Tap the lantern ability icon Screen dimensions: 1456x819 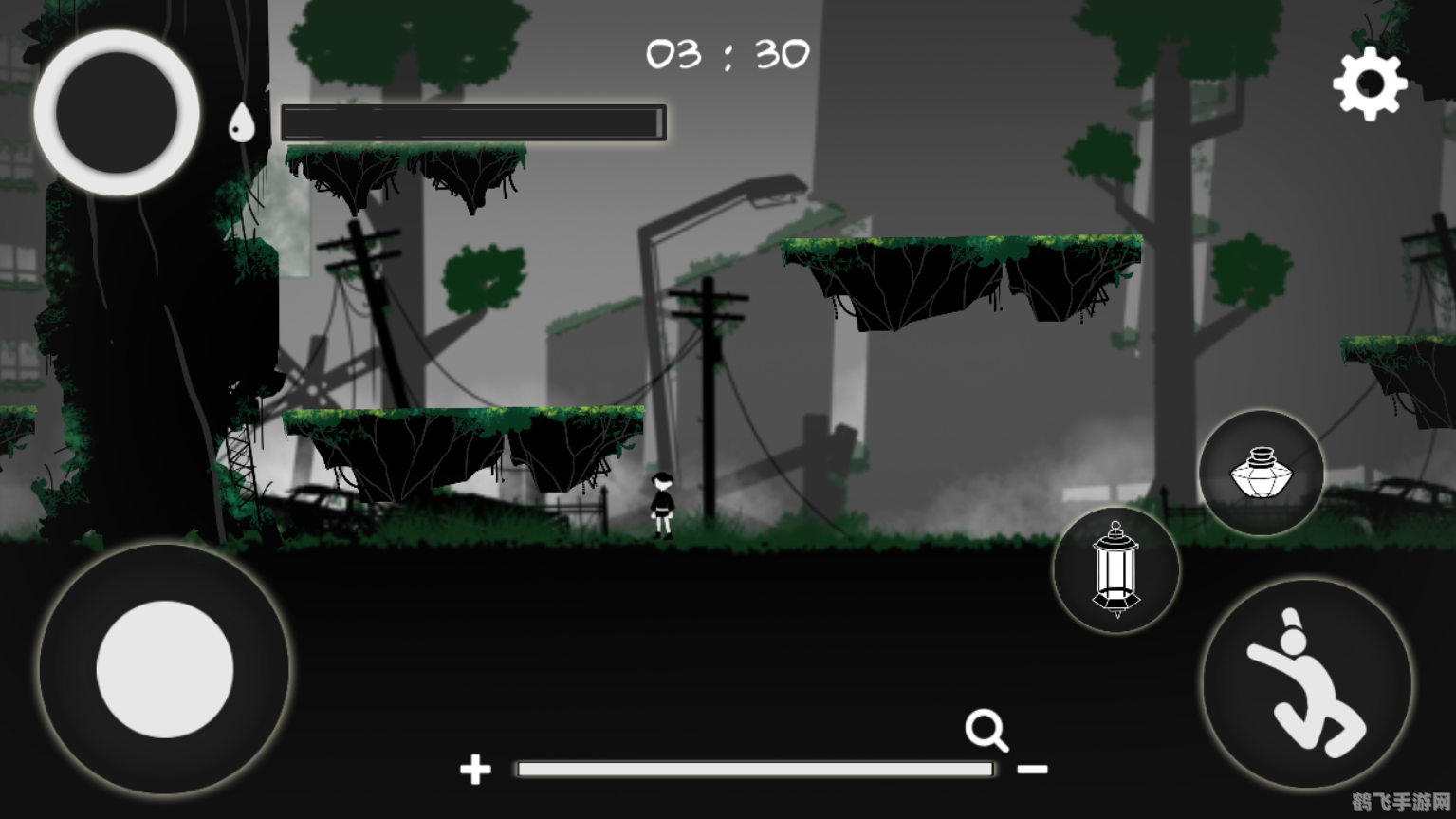click(1115, 569)
